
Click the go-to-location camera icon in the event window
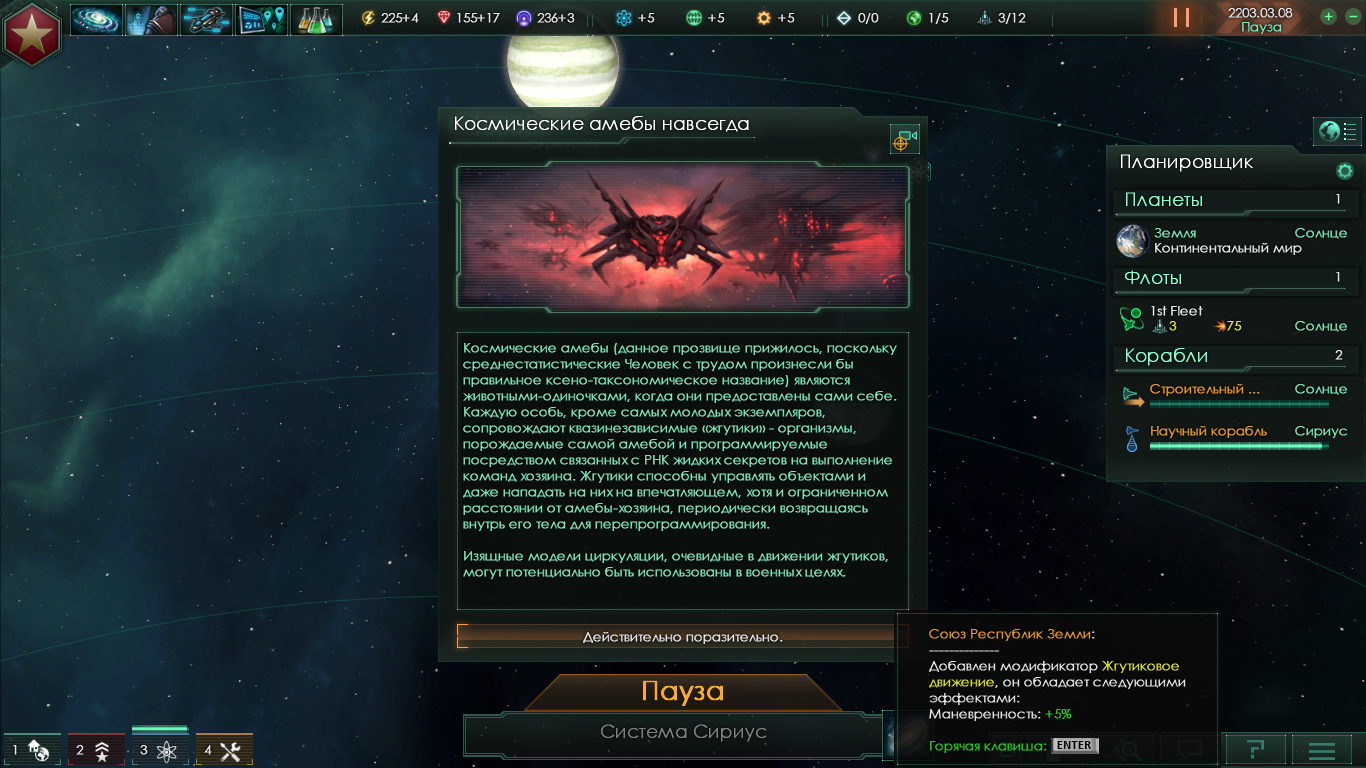click(x=904, y=140)
